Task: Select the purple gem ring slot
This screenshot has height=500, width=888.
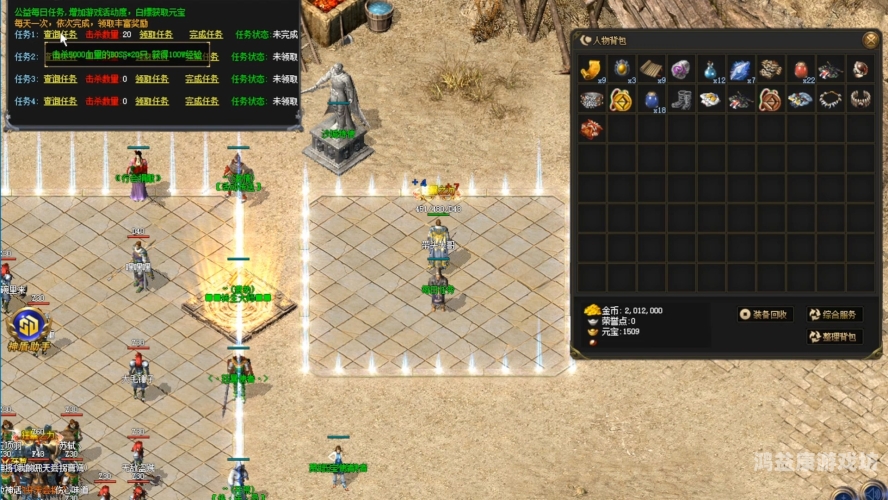Action: coord(681,69)
